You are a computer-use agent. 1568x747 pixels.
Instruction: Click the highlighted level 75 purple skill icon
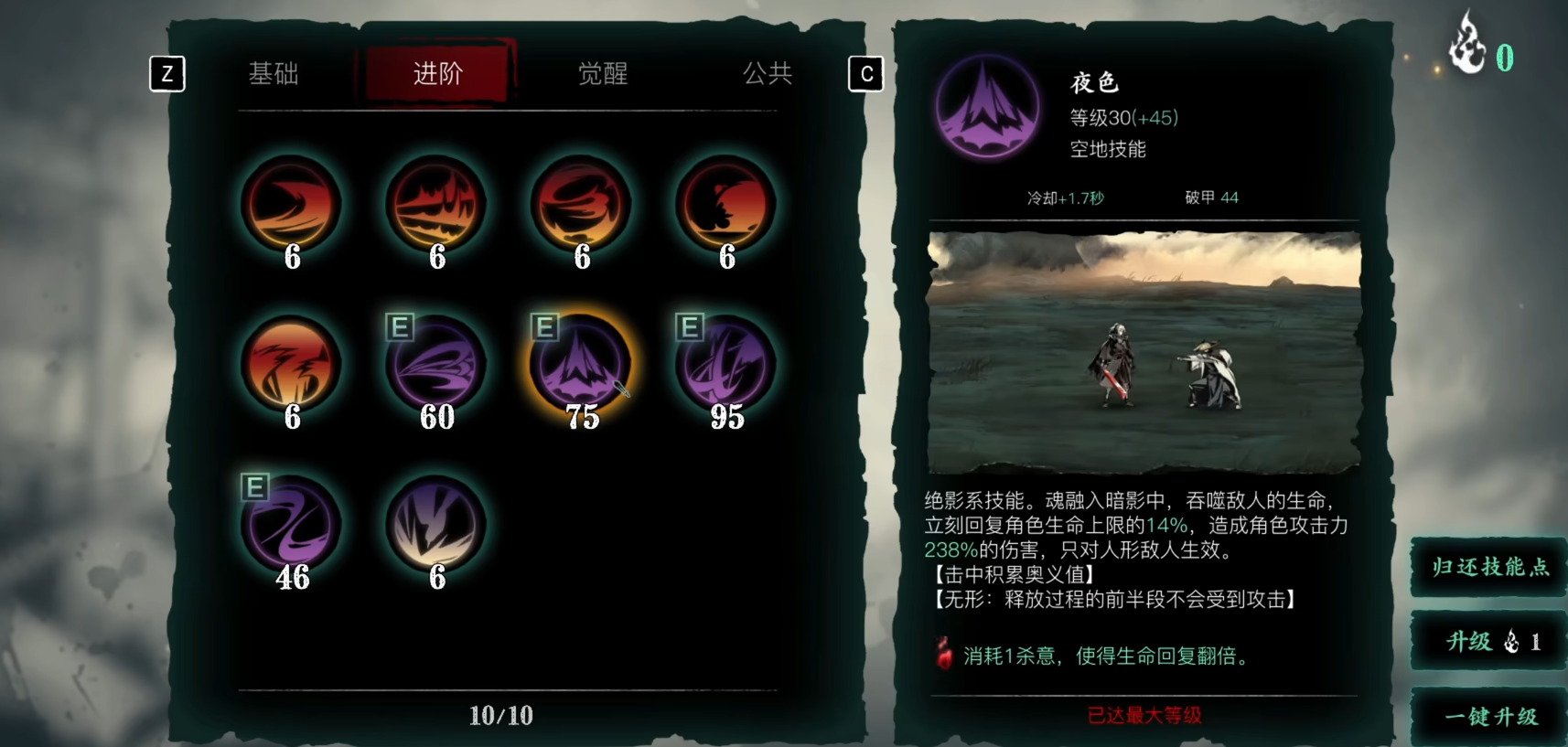coord(581,364)
